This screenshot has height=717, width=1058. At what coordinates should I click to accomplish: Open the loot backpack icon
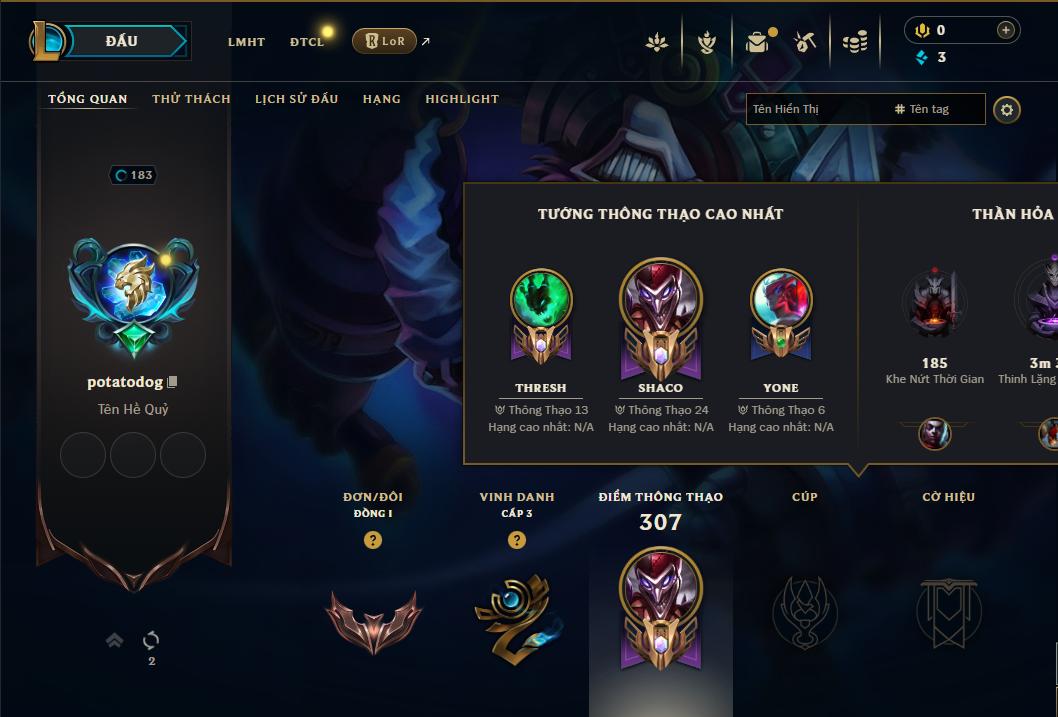[758, 42]
